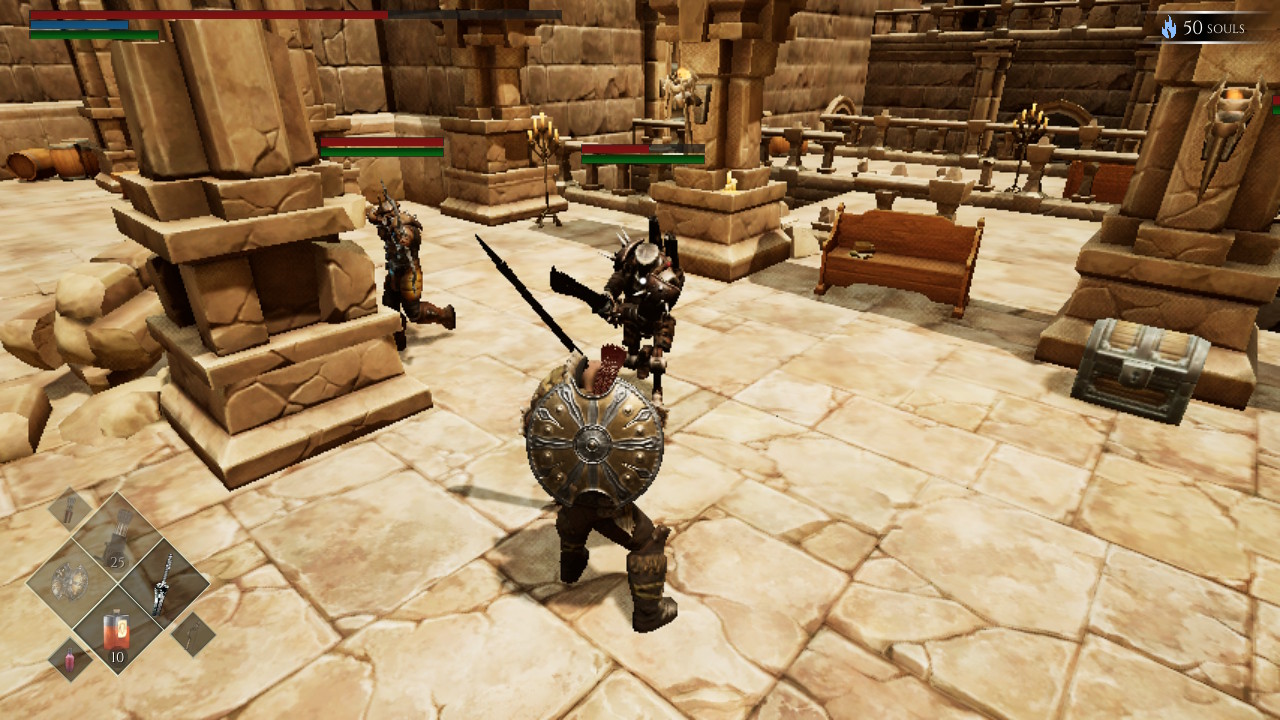Viewport: 1280px width, 720px height.
Task: Select the pink vial icon beside the item wheel
Action: pos(70,659)
